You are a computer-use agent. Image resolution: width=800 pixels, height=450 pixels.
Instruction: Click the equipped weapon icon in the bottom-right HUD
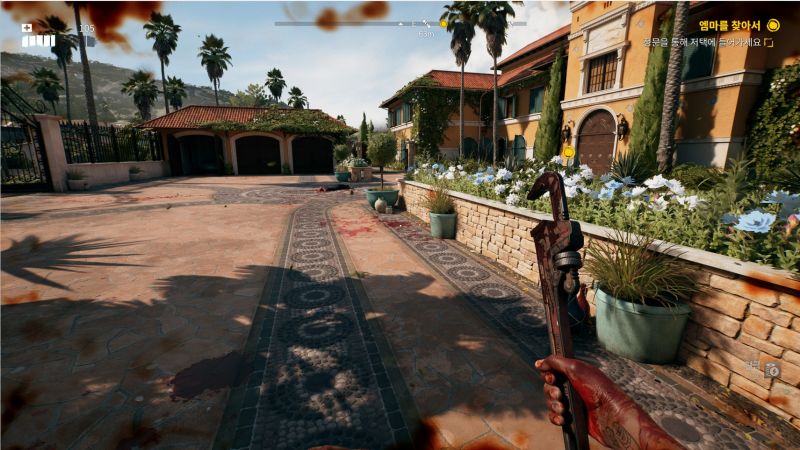[772, 370]
